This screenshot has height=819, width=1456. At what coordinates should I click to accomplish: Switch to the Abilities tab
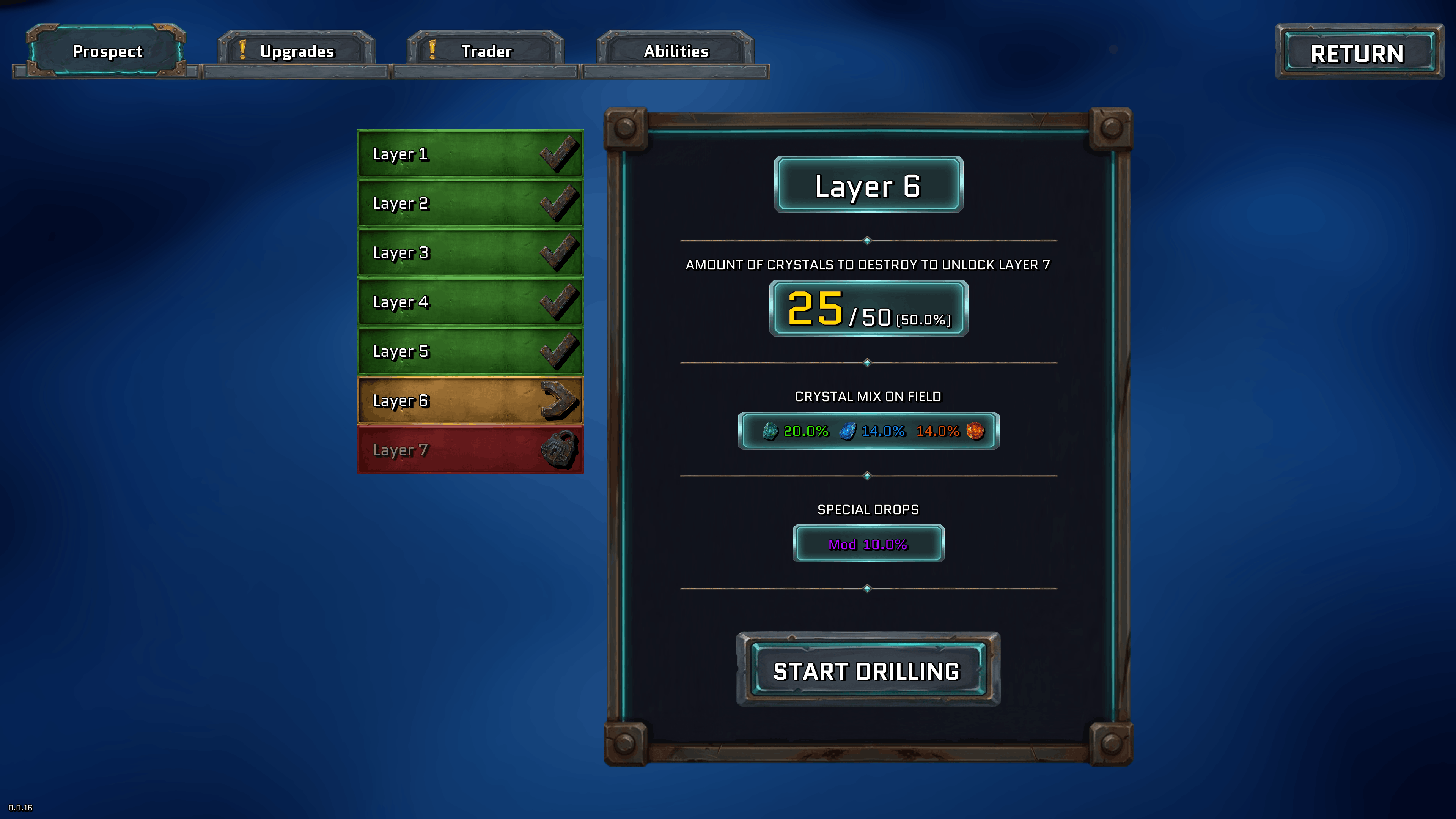[676, 51]
